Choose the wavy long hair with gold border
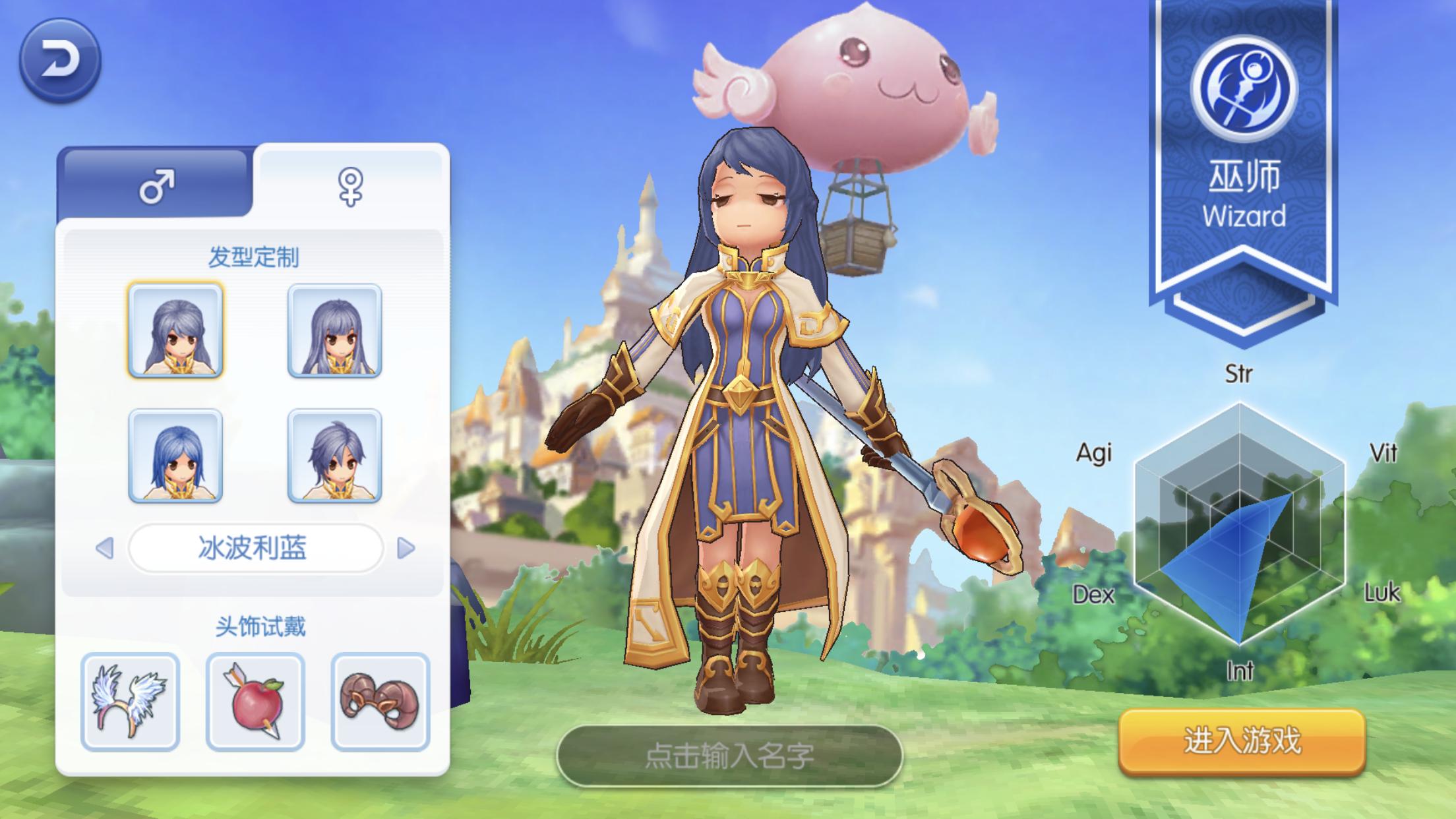The image size is (1456, 819). click(x=175, y=330)
